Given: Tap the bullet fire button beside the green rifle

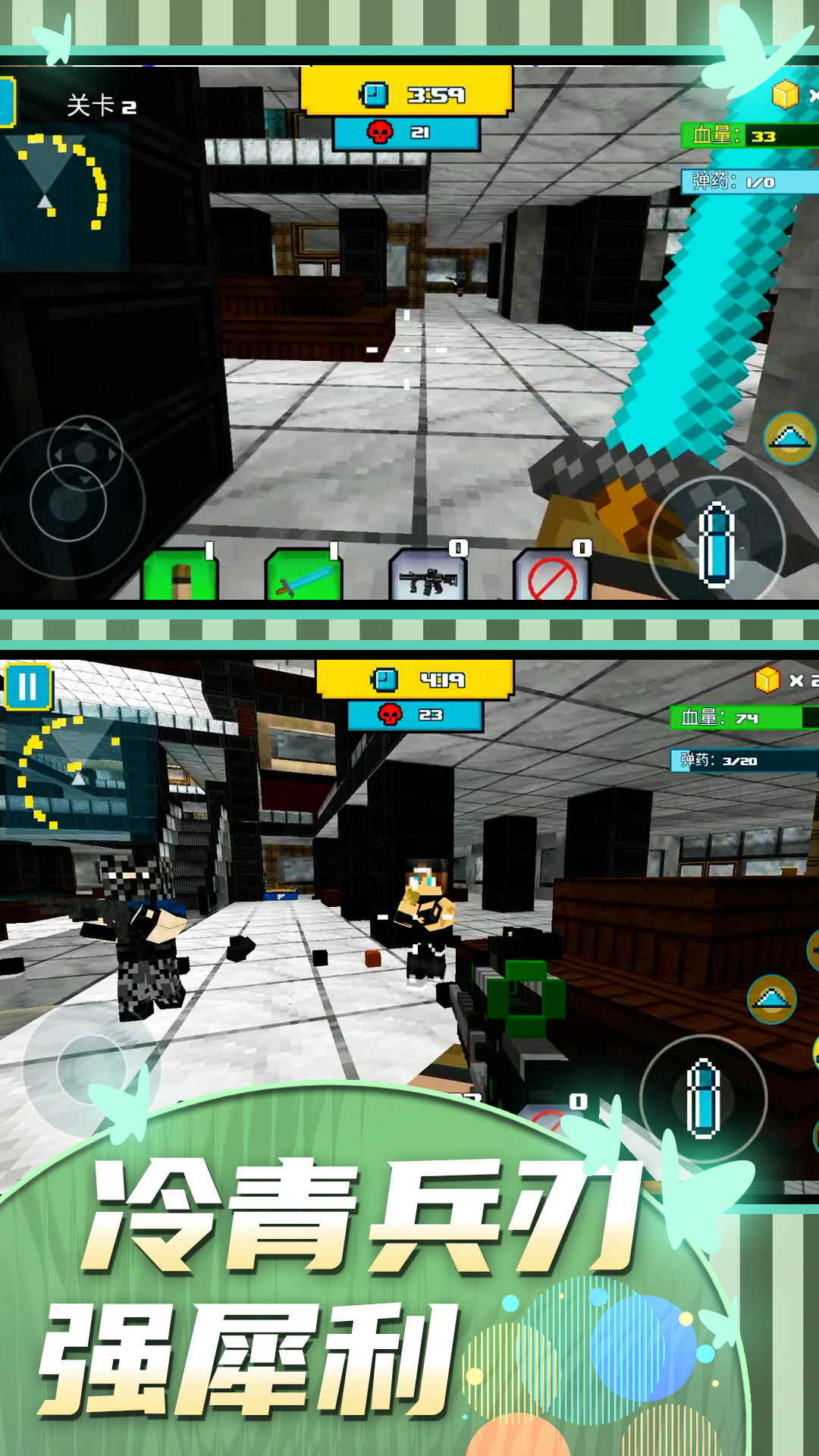Looking at the screenshot, I should [703, 1097].
